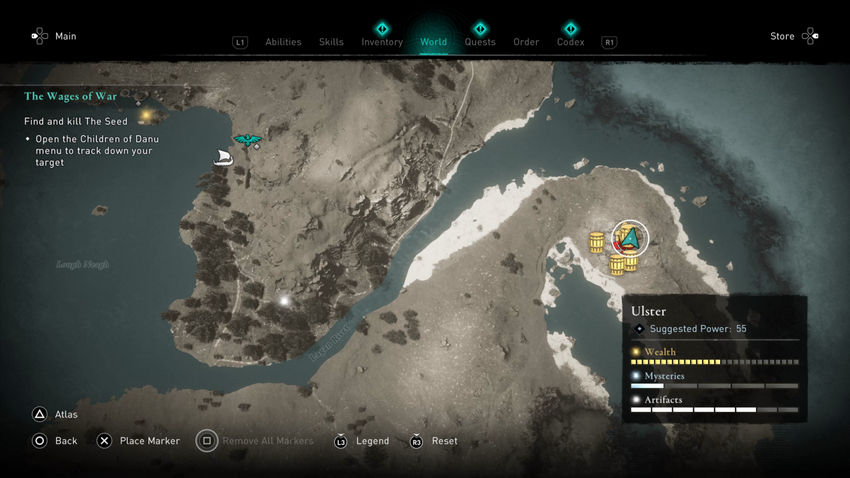
Task: Select The Wages of War quest tracker
Action: [70, 96]
